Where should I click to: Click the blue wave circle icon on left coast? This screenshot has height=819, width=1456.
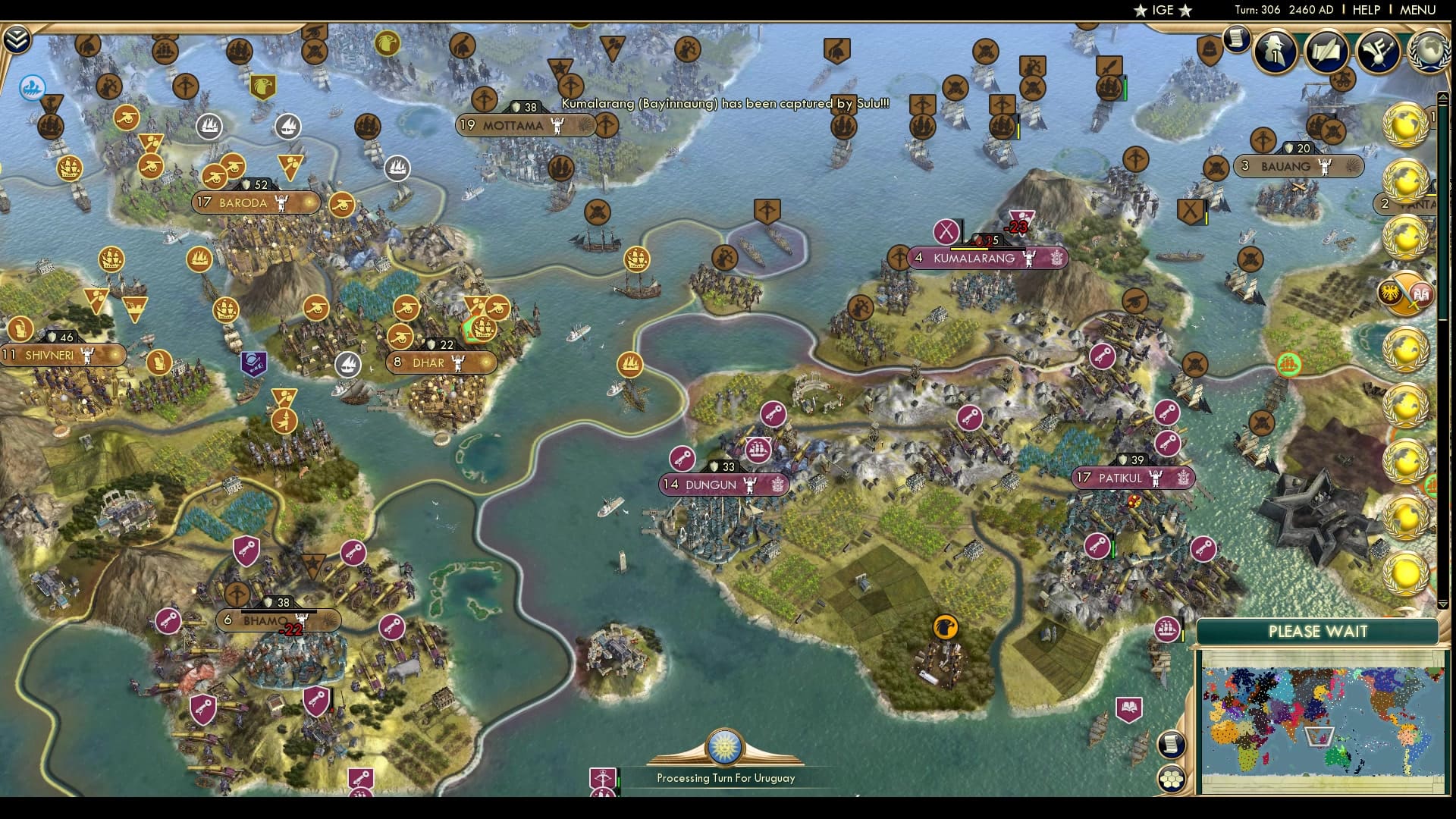click(x=31, y=88)
